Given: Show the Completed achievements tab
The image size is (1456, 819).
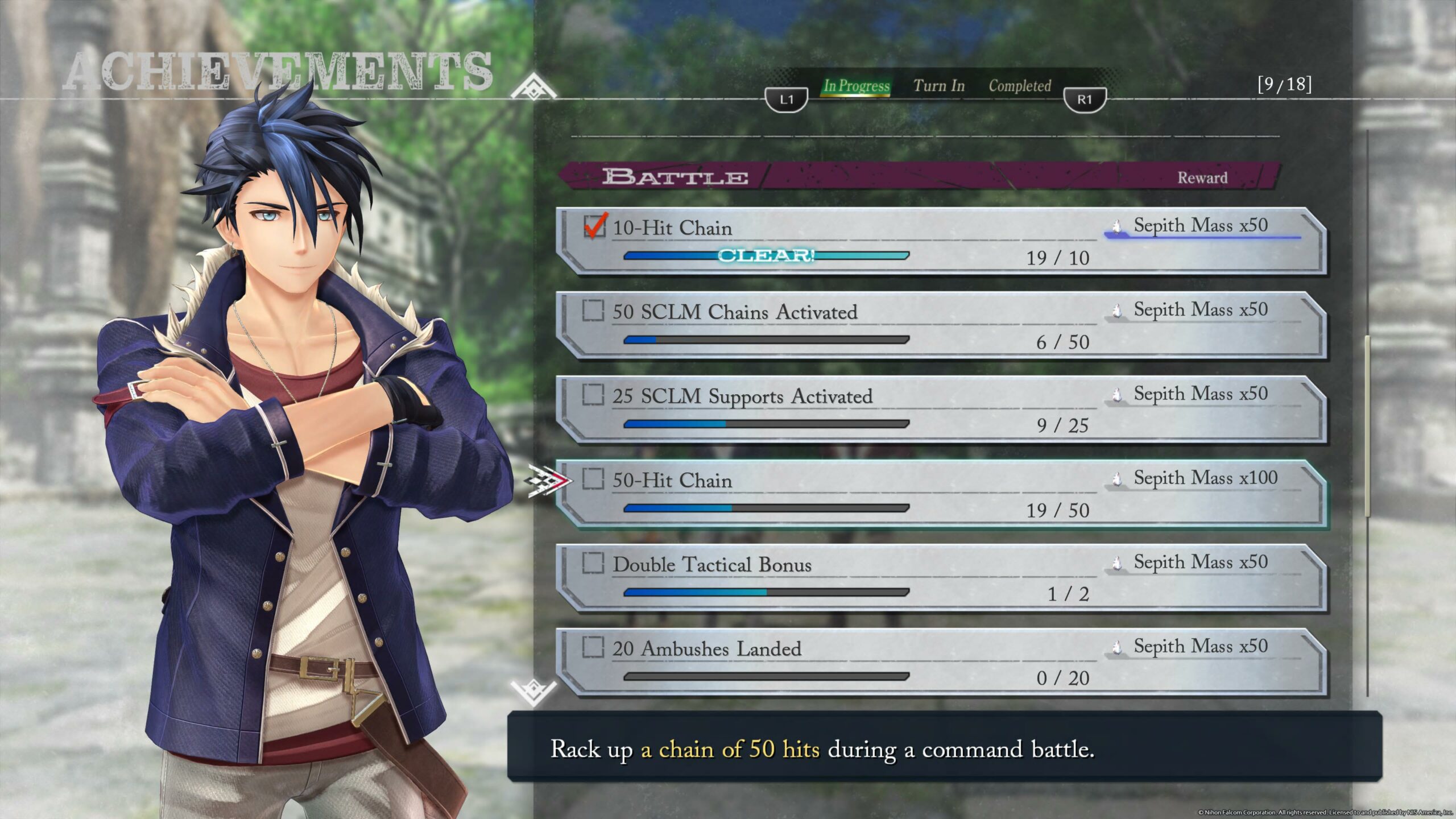Looking at the screenshot, I should 1020,86.
